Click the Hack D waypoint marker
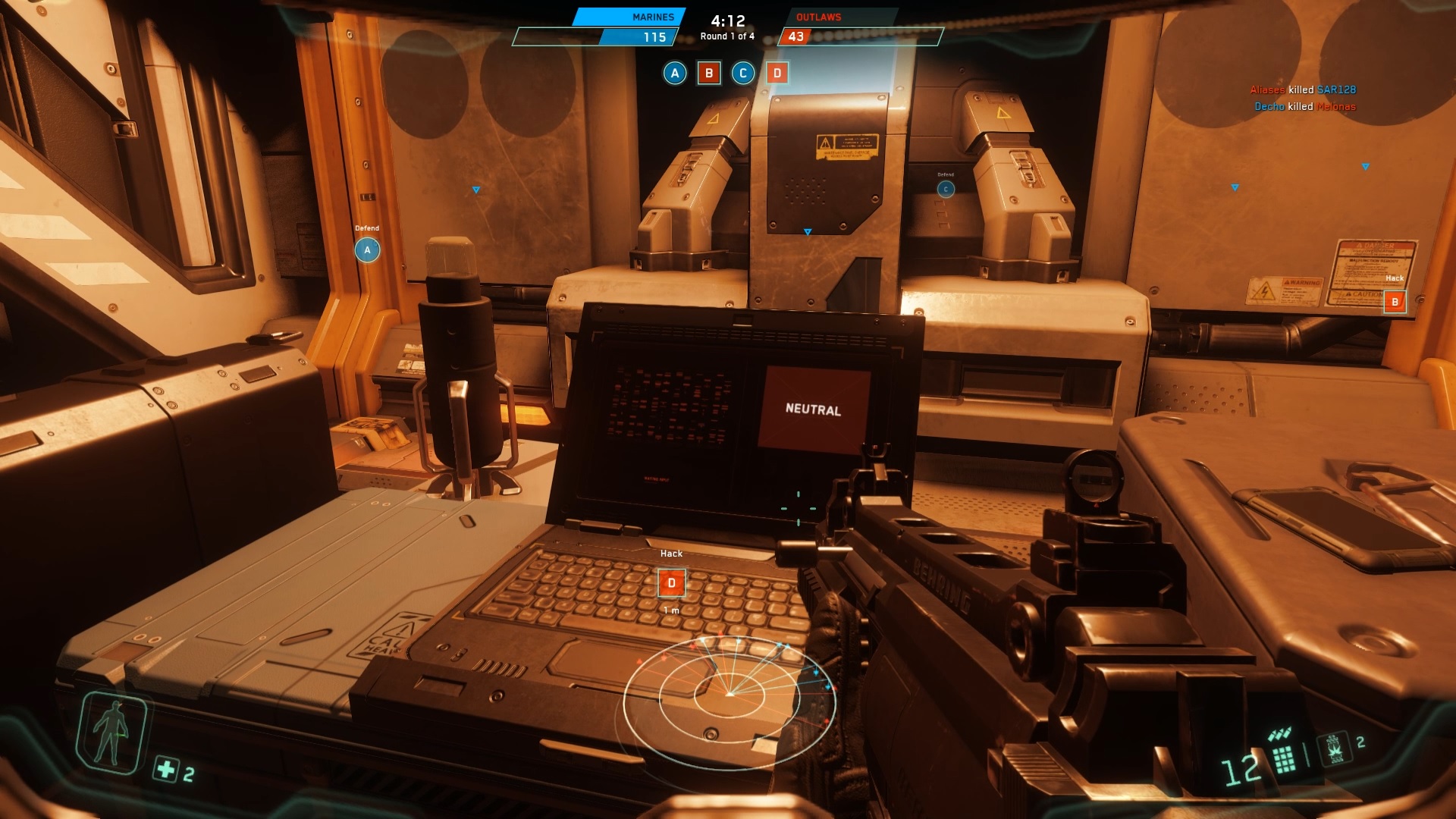Screen dimensions: 1456x819 click(x=671, y=583)
